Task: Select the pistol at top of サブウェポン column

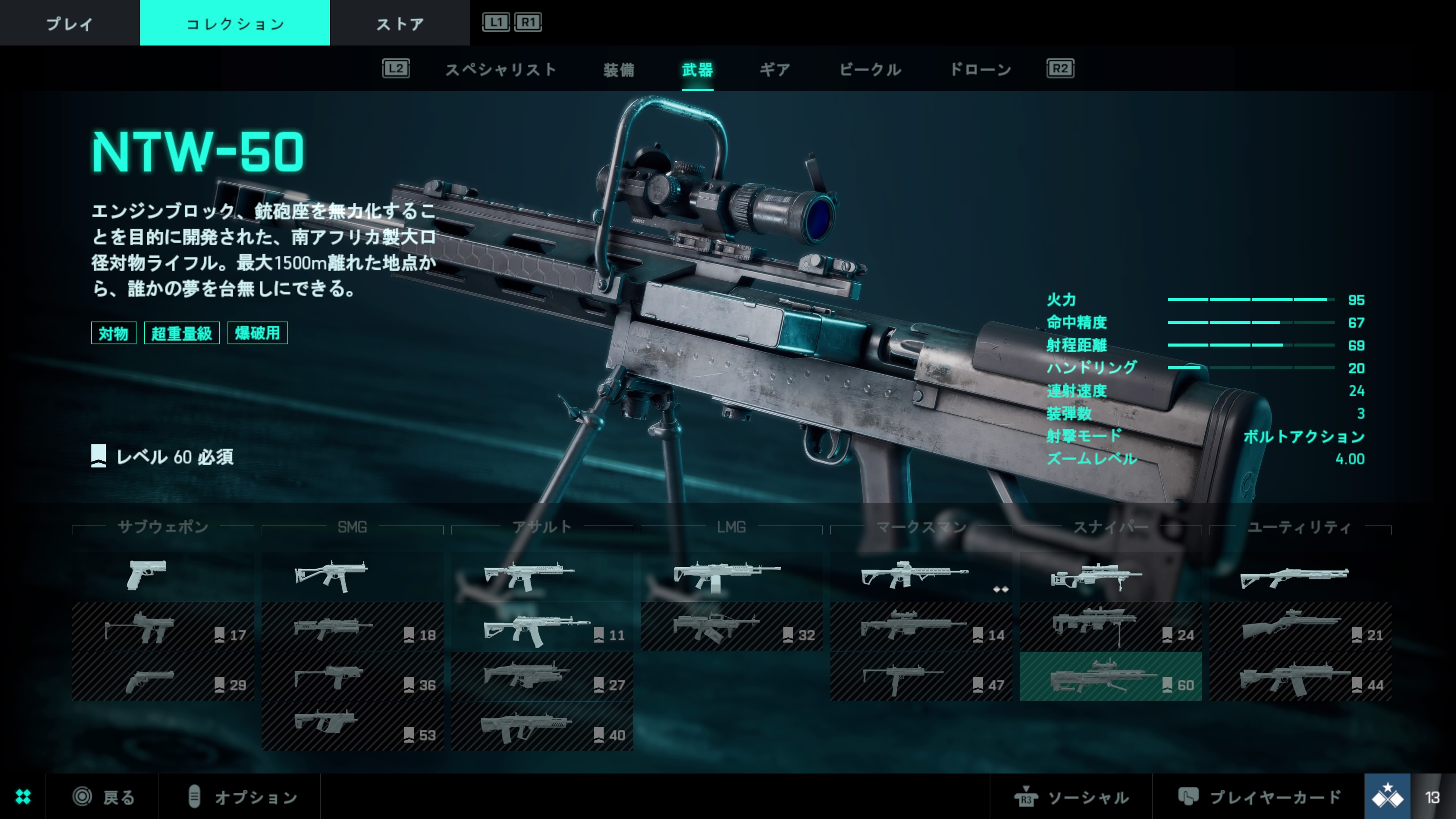Action: pyautogui.click(x=163, y=576)
